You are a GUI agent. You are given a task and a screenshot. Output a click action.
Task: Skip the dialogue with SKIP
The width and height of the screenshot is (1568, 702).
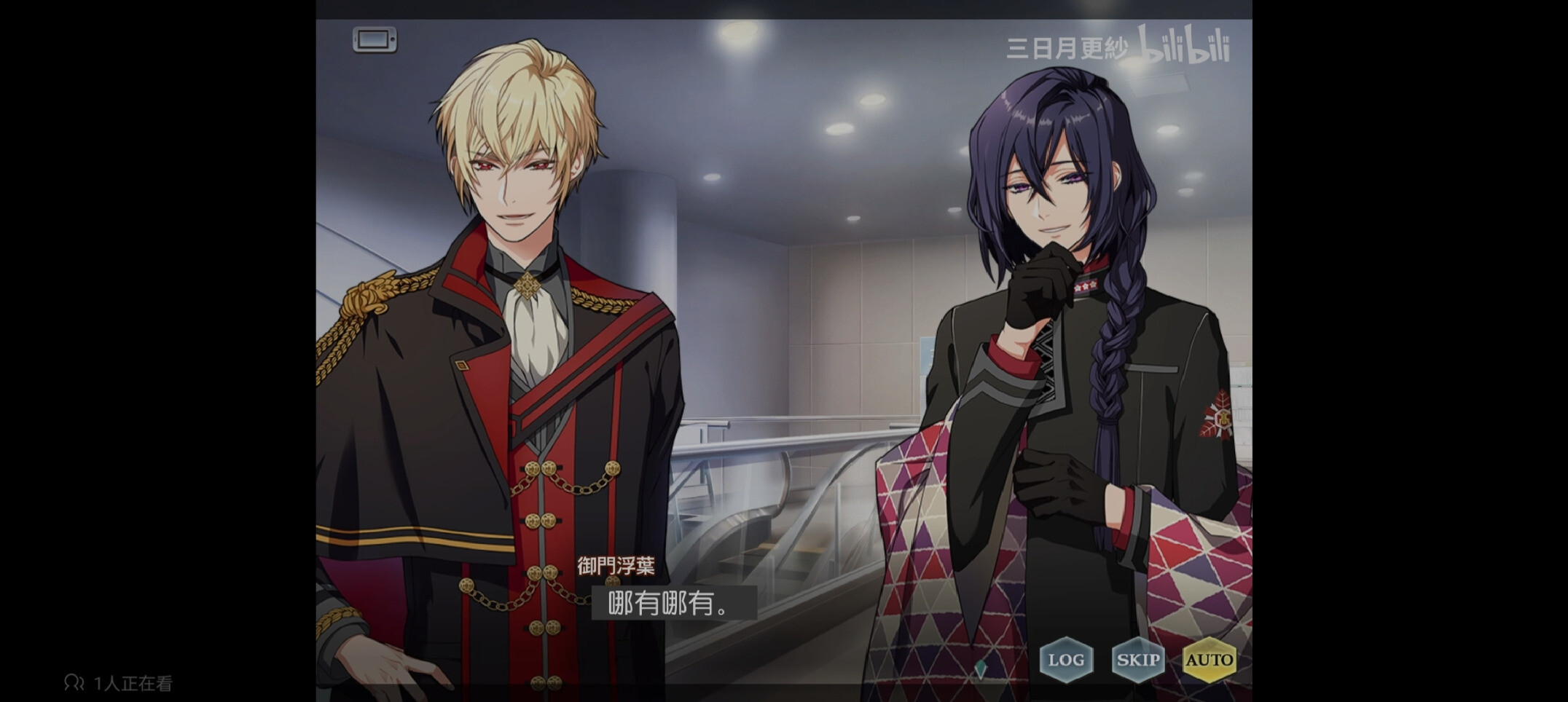tap(1137, 660)
